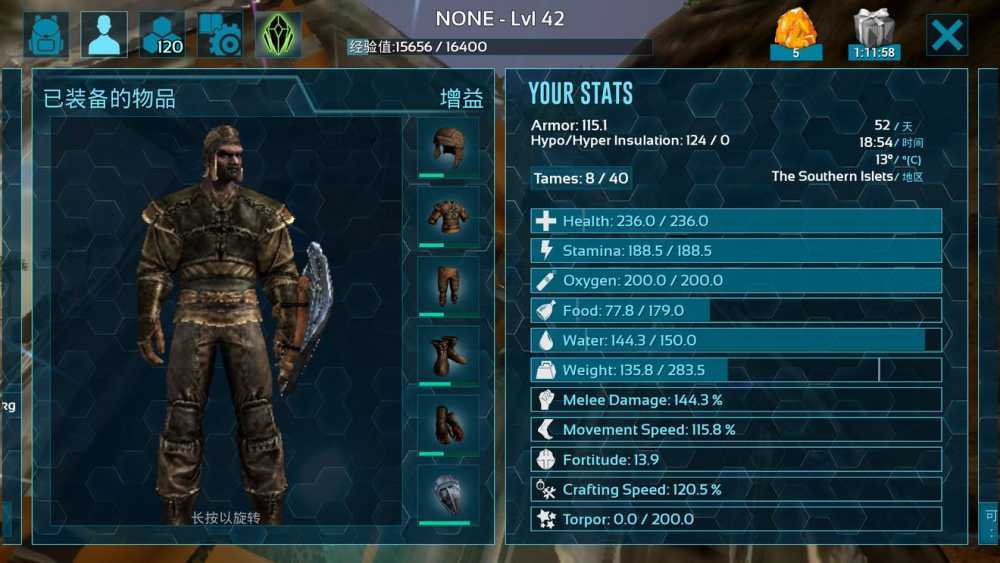1000x563 pixels.
Task: Show the 增益 buffs section
Action: [463, 98]
